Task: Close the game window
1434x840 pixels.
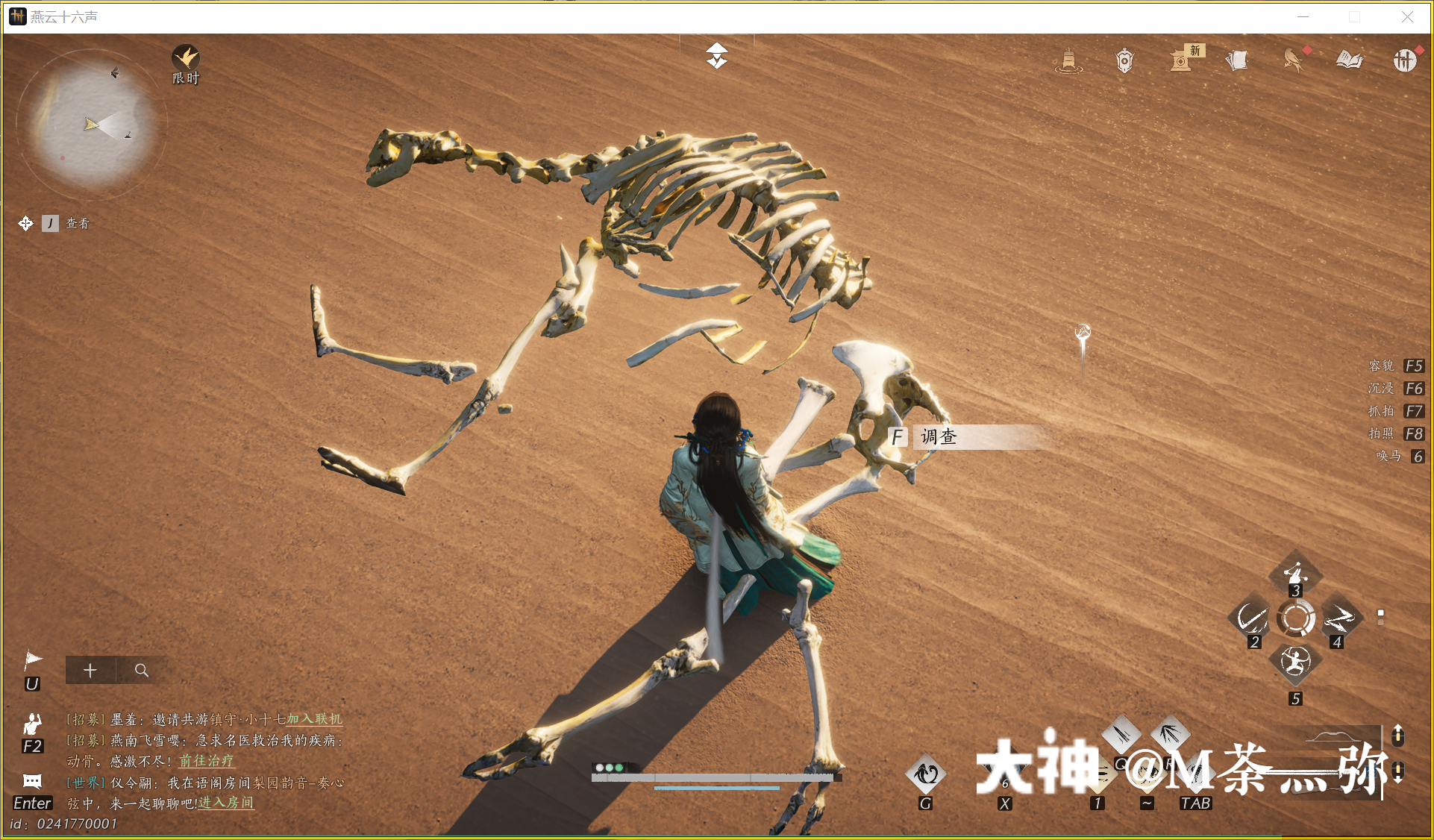Action: pyautogui.click(x=1407, y=16)
